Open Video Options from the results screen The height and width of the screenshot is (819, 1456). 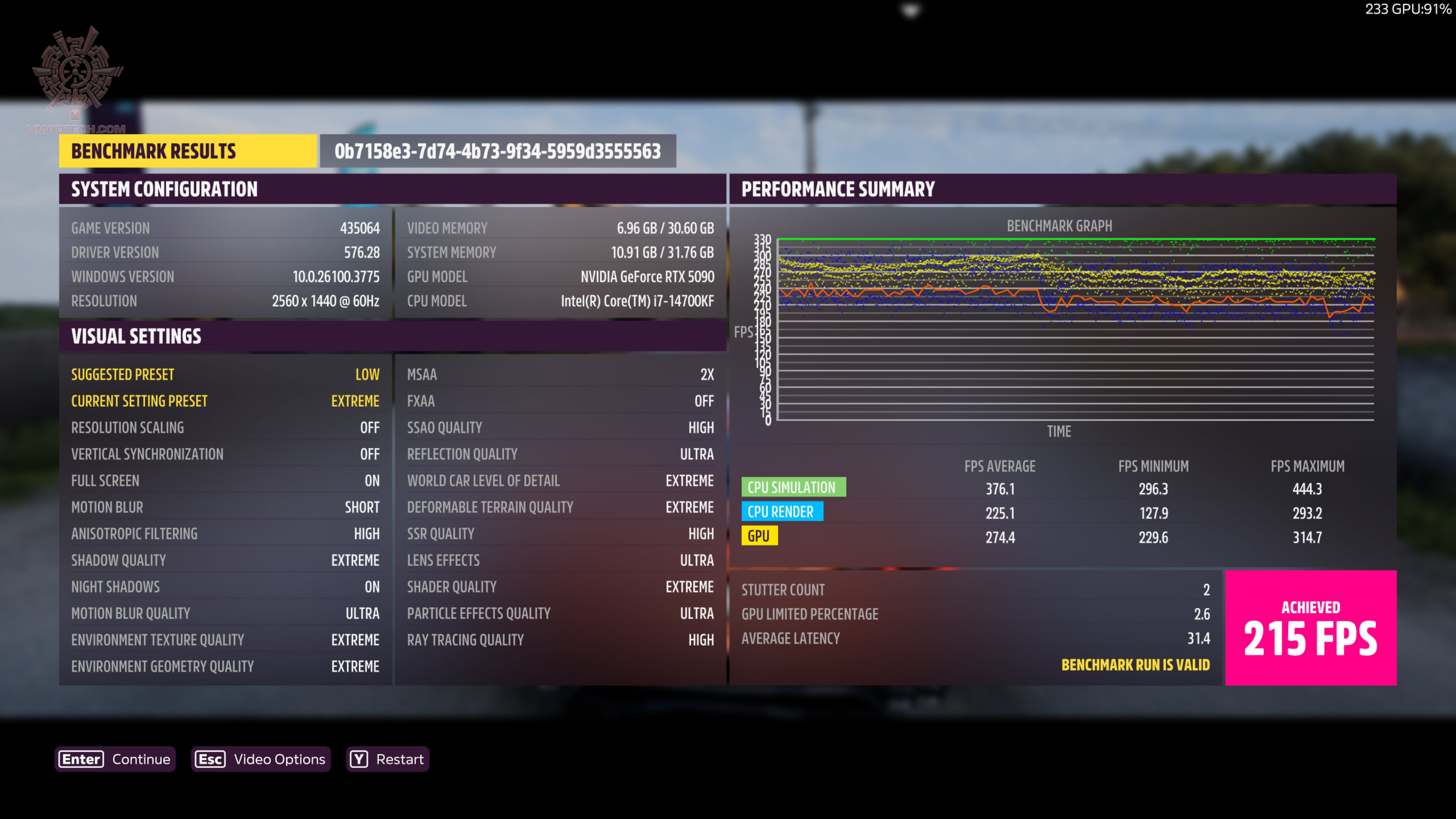coord(261,759)
